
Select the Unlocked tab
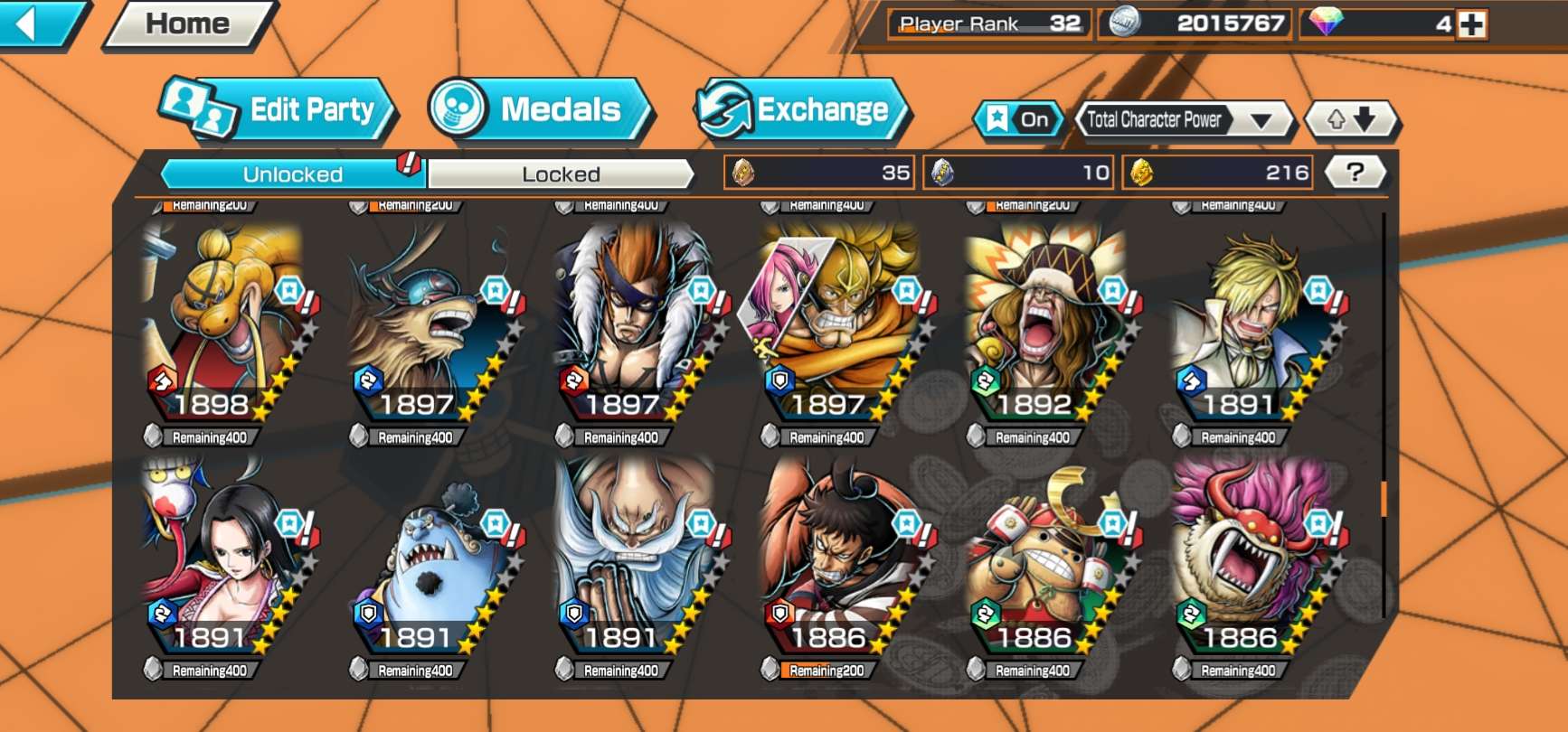(x=292, y=174)
